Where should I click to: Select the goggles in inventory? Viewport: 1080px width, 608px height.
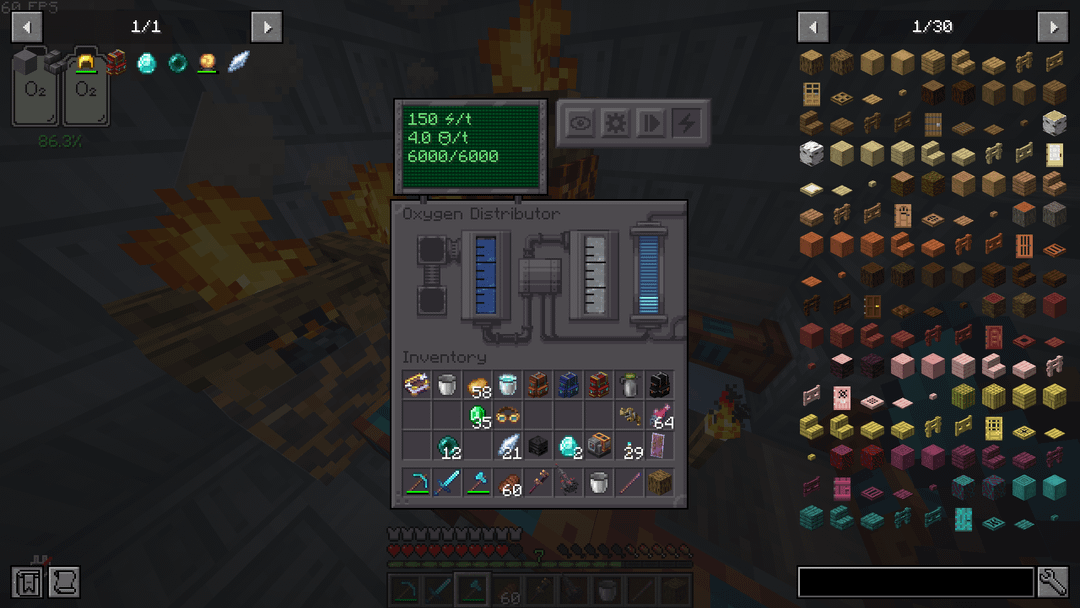point(509,415)
